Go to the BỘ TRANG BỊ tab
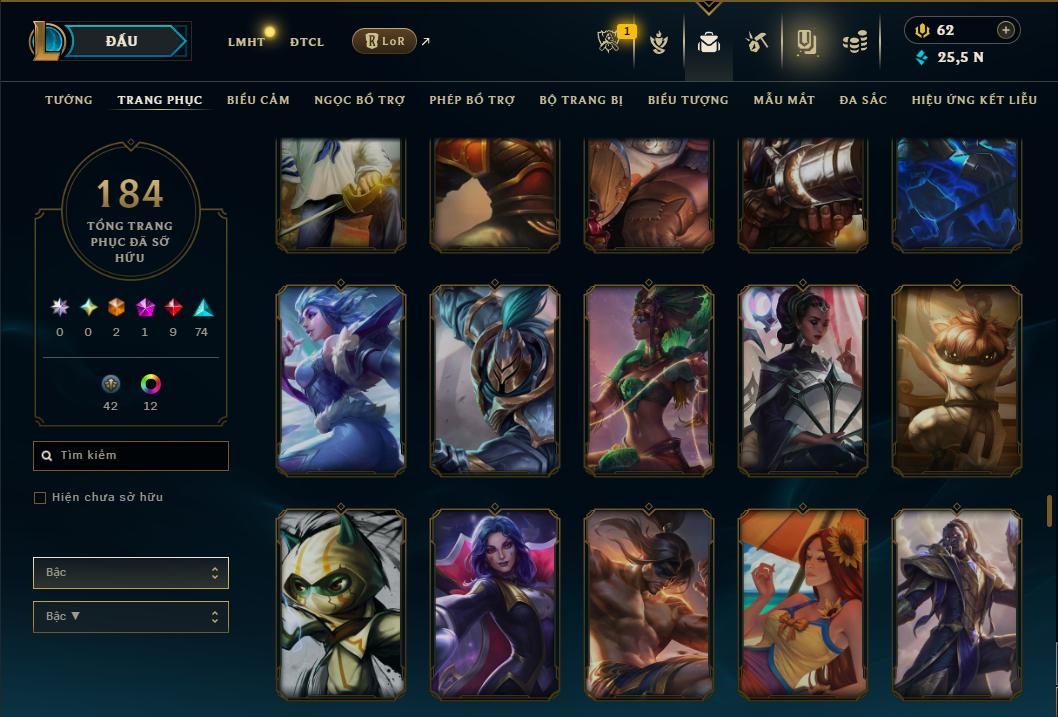 [581, 100]
